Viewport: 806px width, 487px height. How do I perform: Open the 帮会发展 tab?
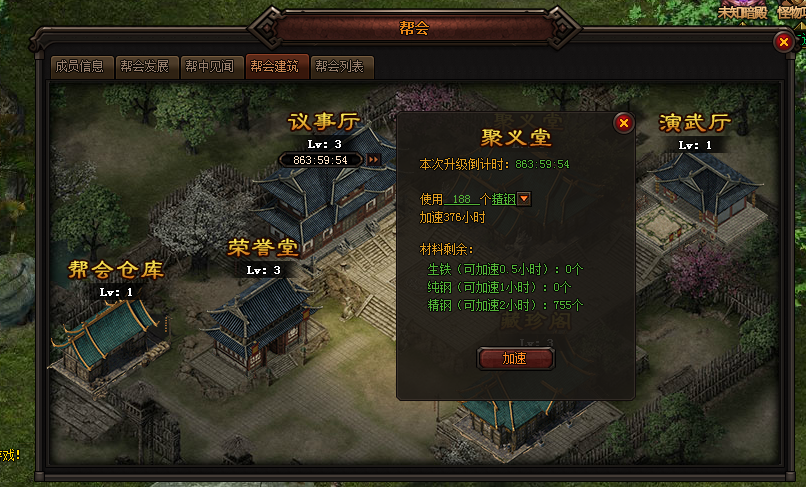(x=146, y=67)
